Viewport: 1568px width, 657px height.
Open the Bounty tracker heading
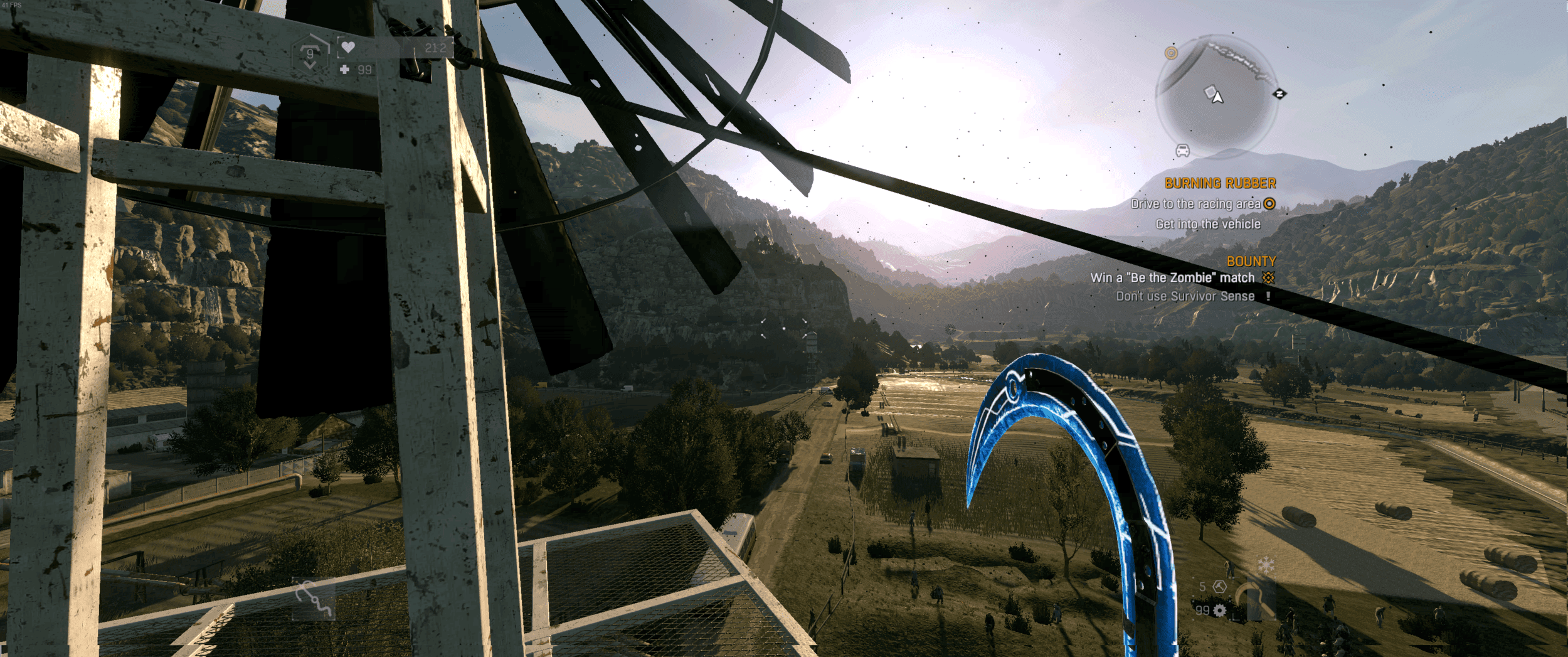(1251, 261)
